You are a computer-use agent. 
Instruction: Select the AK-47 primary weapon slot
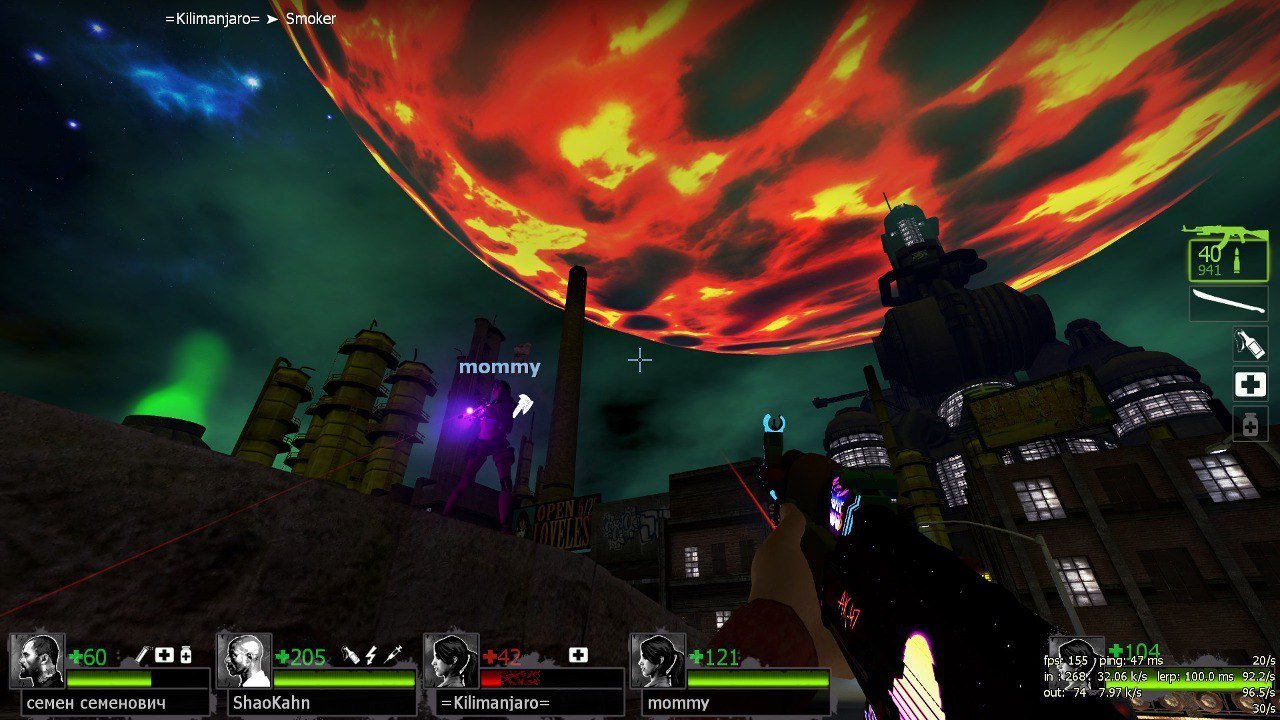[1227, 254]
